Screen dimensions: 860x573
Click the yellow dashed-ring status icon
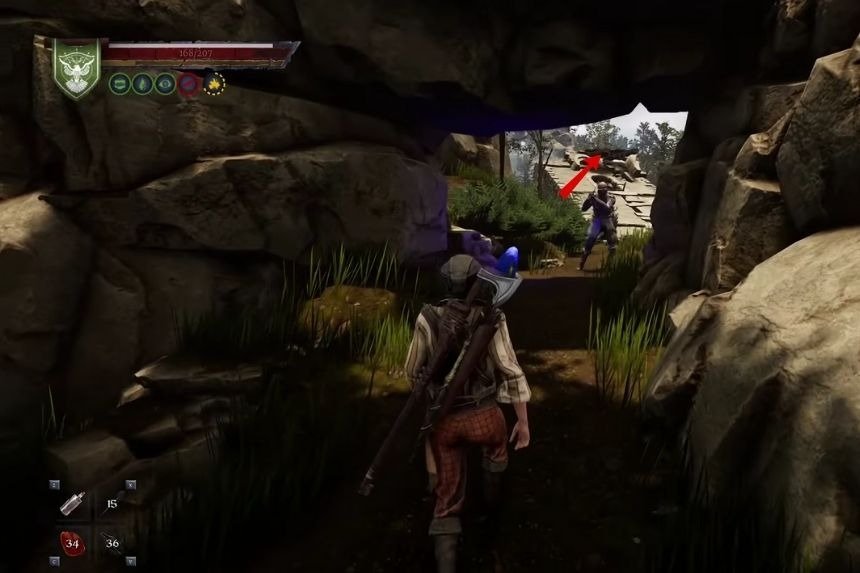(x=213, y=84)
